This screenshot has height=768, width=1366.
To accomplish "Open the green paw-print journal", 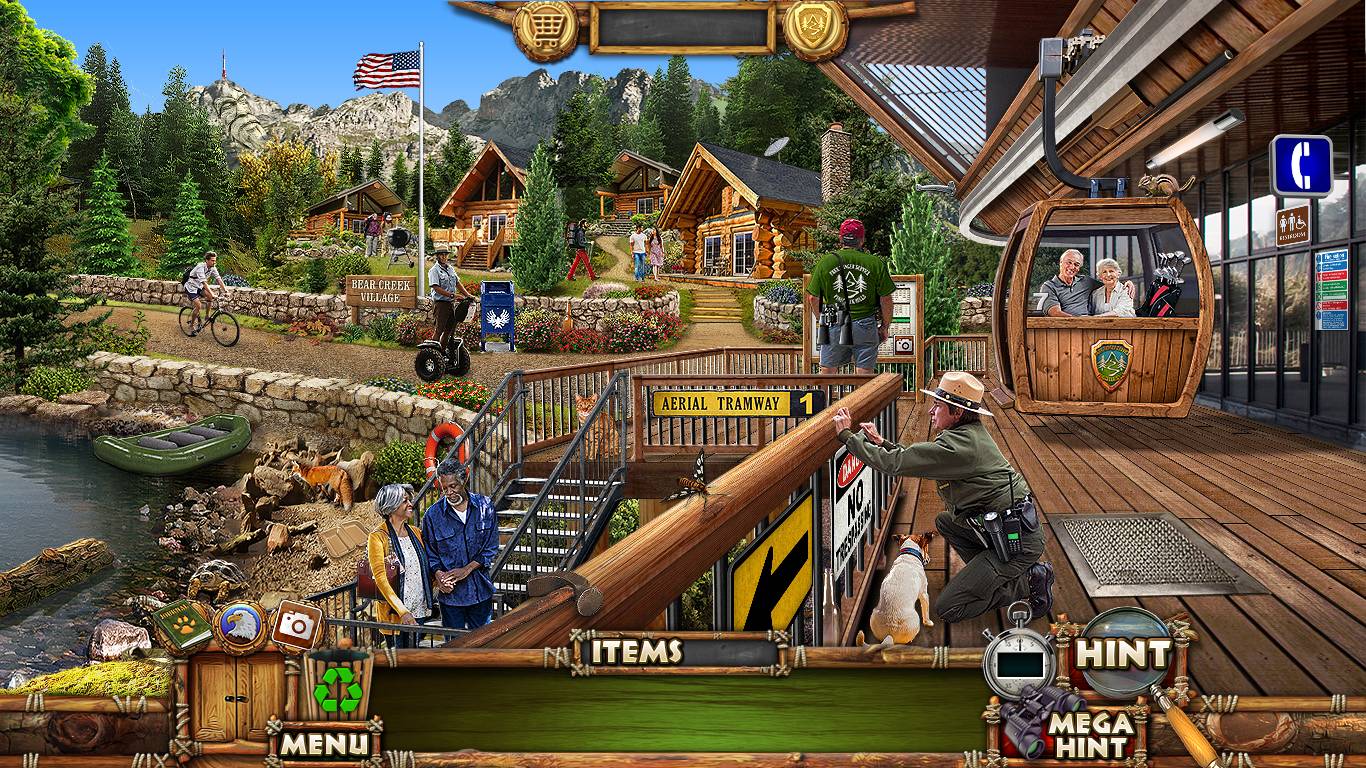I will coord(182,625).
